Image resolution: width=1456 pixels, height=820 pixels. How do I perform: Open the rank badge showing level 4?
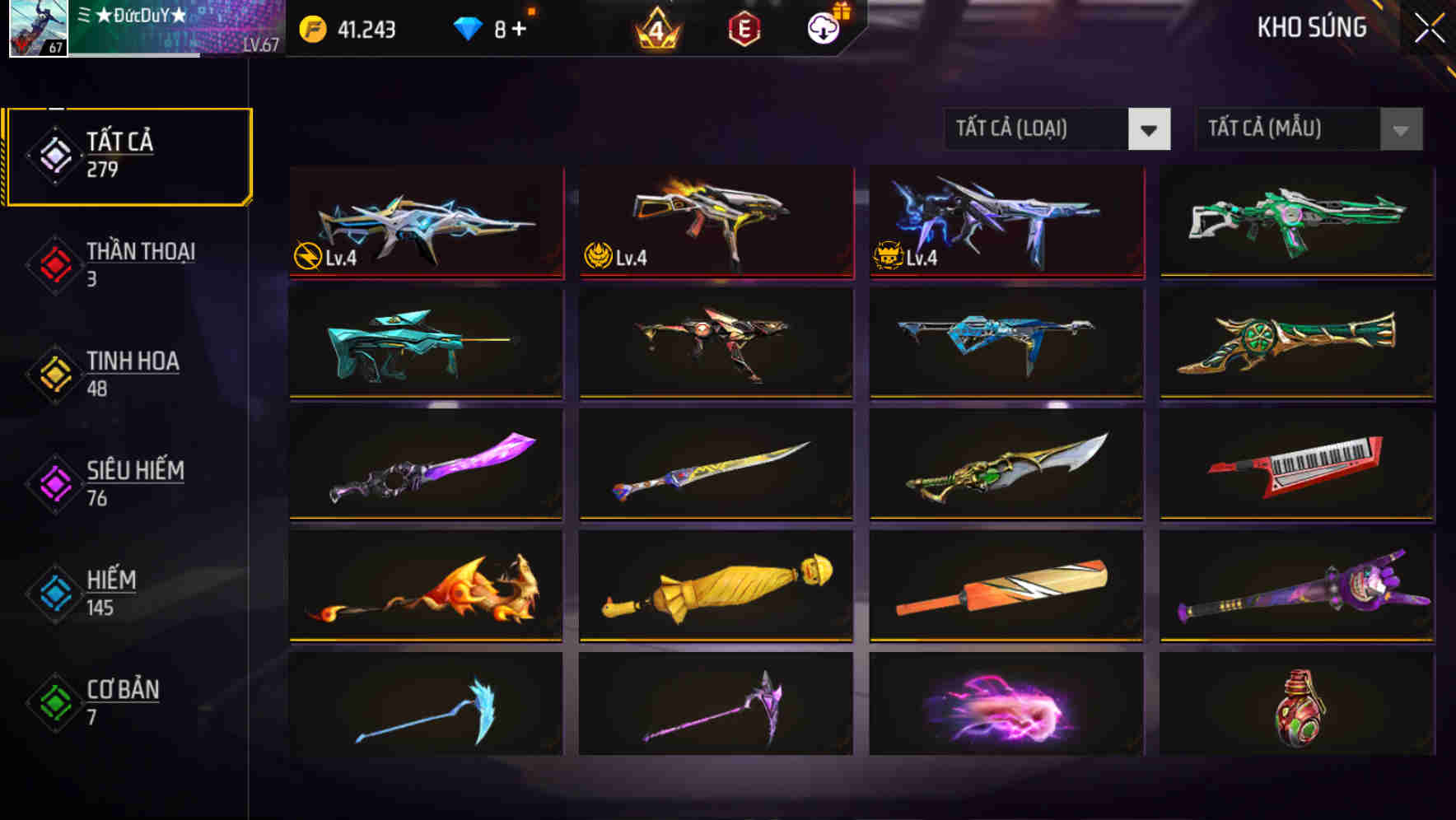tap(656, 27)
